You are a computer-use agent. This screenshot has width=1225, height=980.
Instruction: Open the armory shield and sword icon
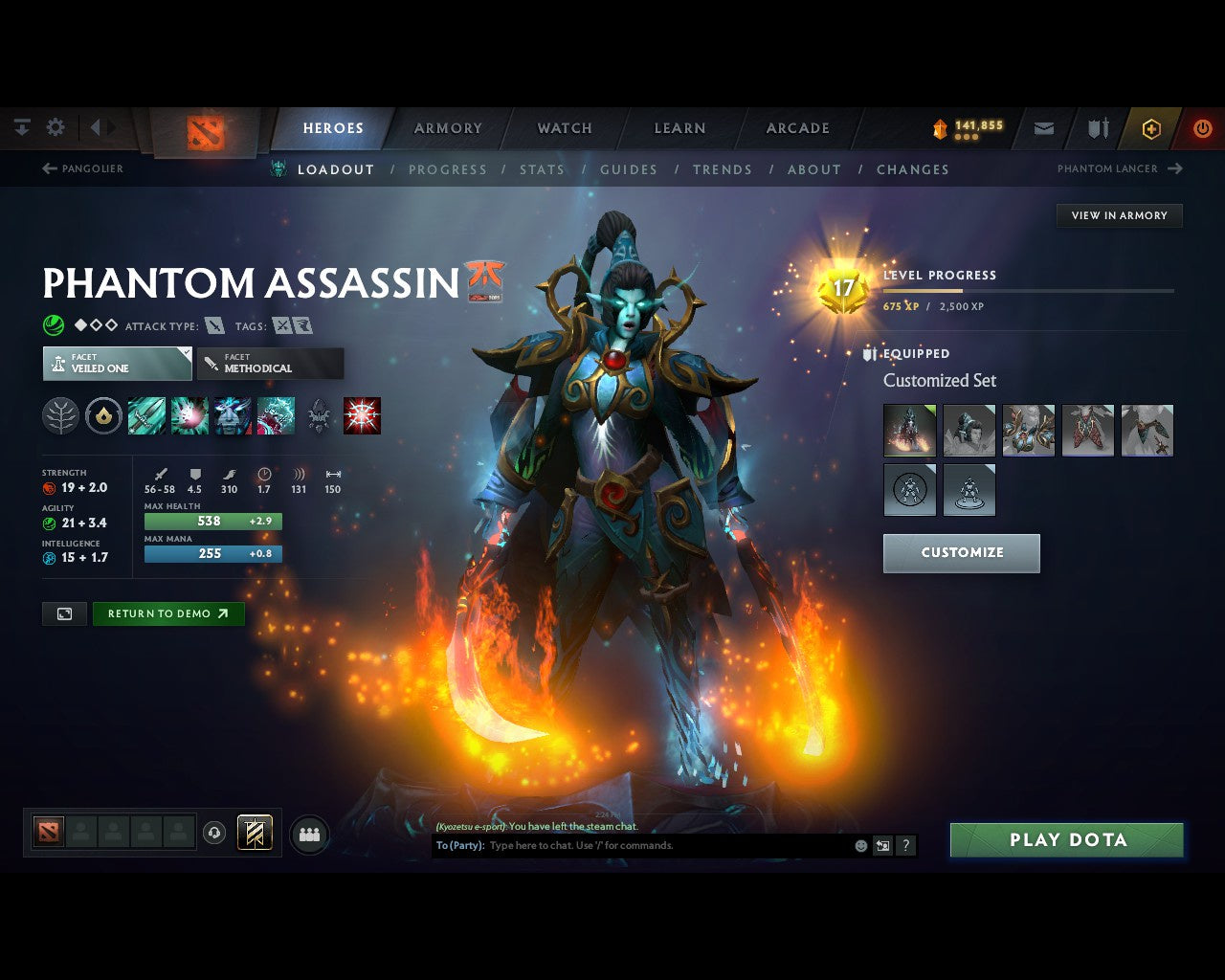tap(1097, 127)
